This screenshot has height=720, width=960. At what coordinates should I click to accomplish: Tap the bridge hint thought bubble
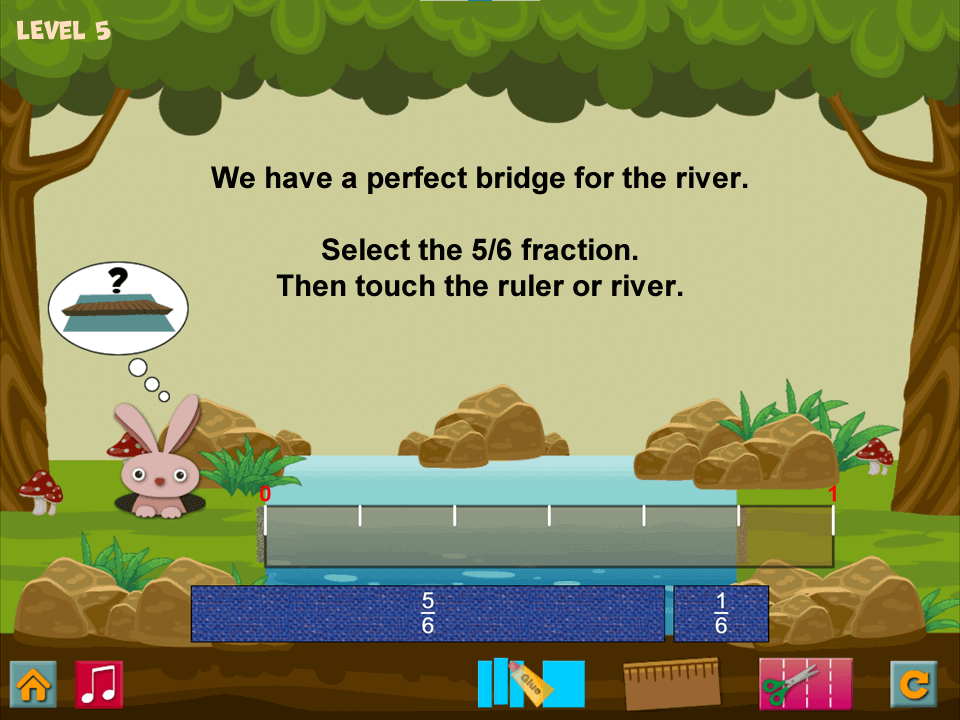pyautogui.click(x=118, y=307)
